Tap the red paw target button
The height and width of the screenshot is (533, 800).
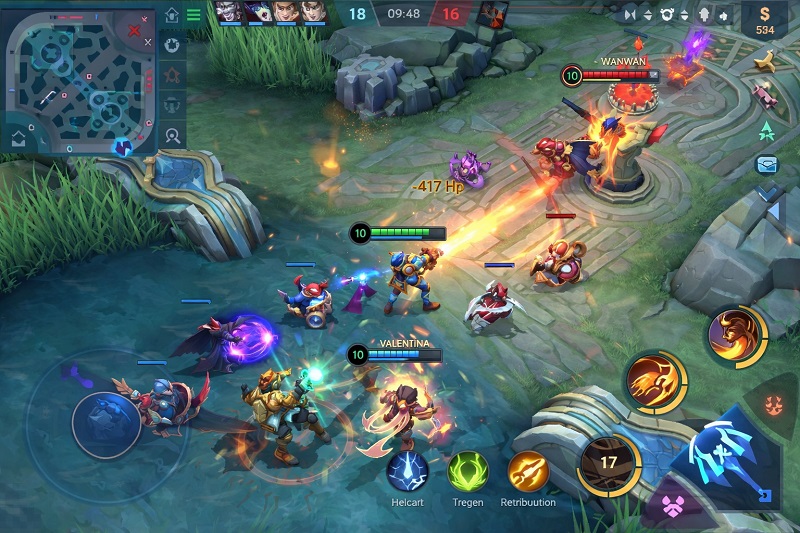click(774, 406)
